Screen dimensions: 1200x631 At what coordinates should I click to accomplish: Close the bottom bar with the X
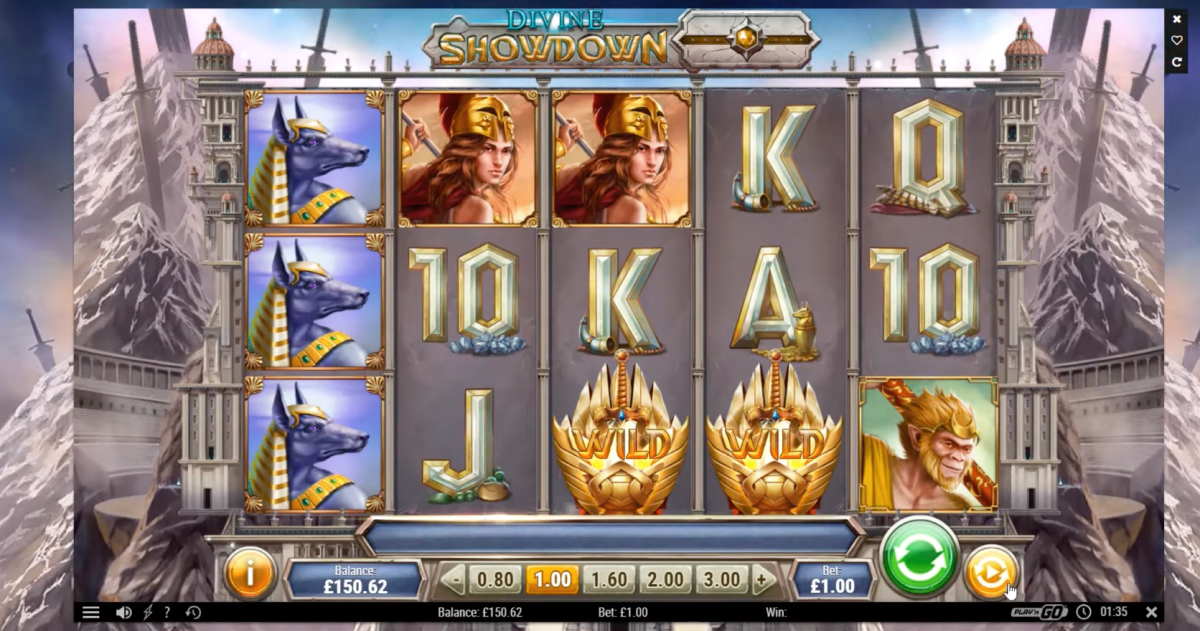[1151, 612]
